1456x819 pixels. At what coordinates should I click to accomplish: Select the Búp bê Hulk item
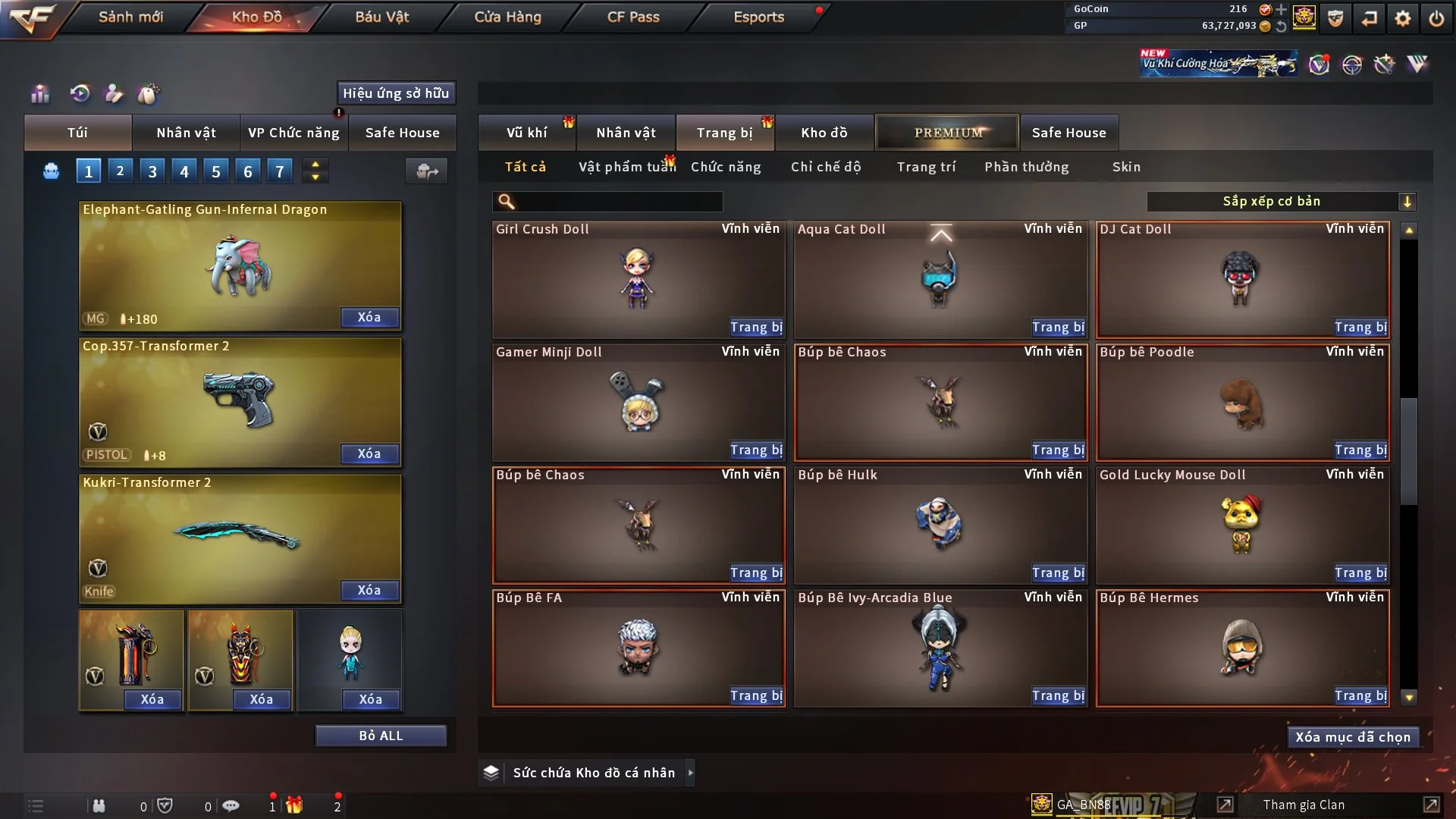940,523
